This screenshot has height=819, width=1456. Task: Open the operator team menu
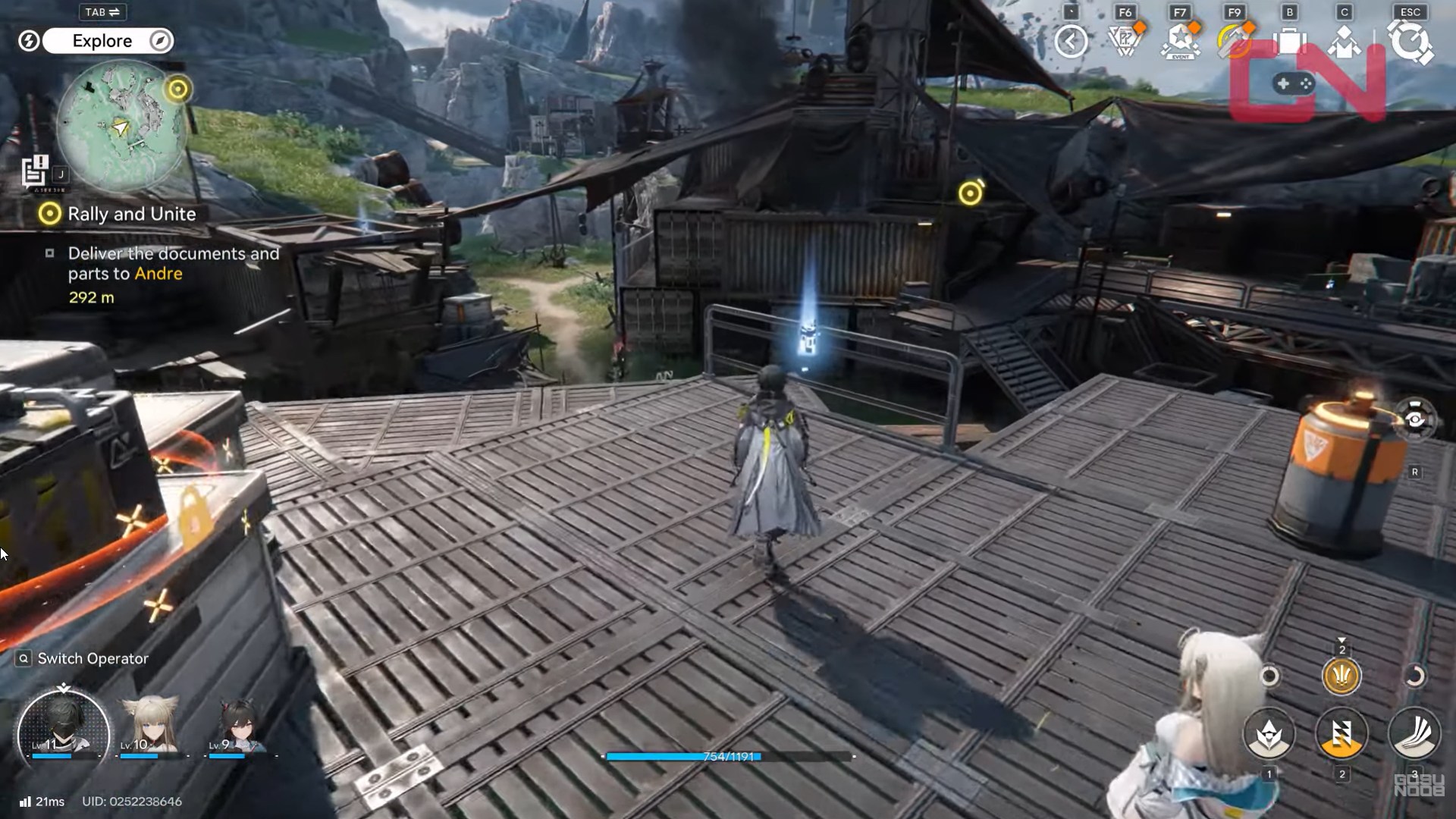pos(1344,41)
